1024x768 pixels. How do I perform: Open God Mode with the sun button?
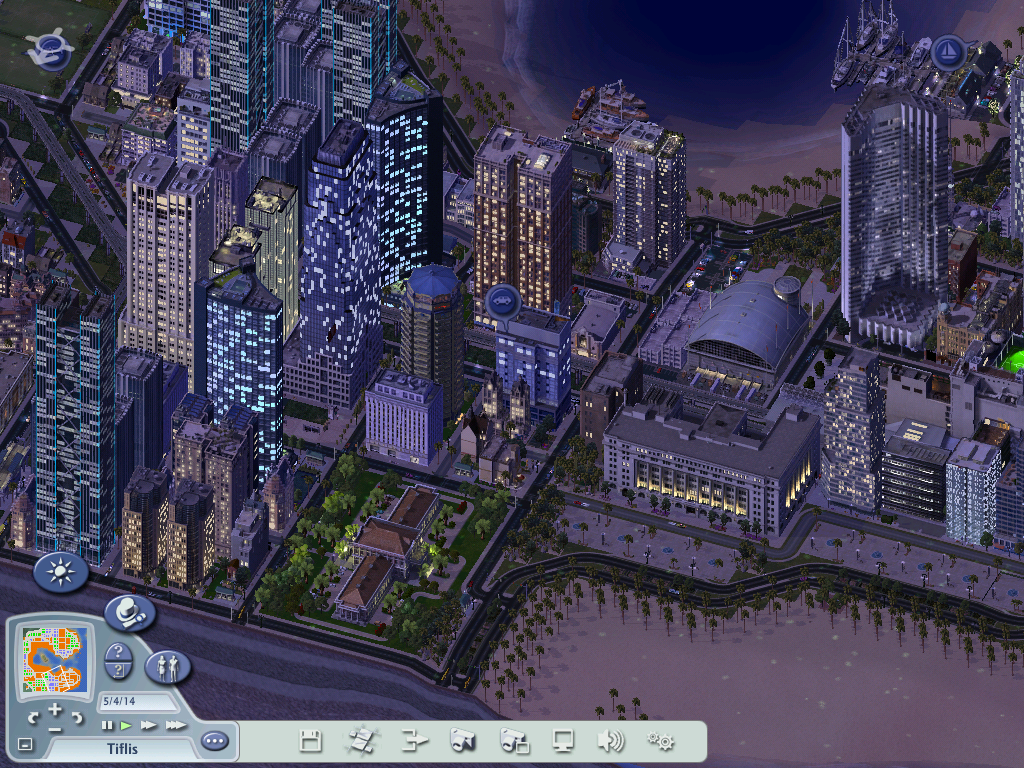tap(61, 573)
